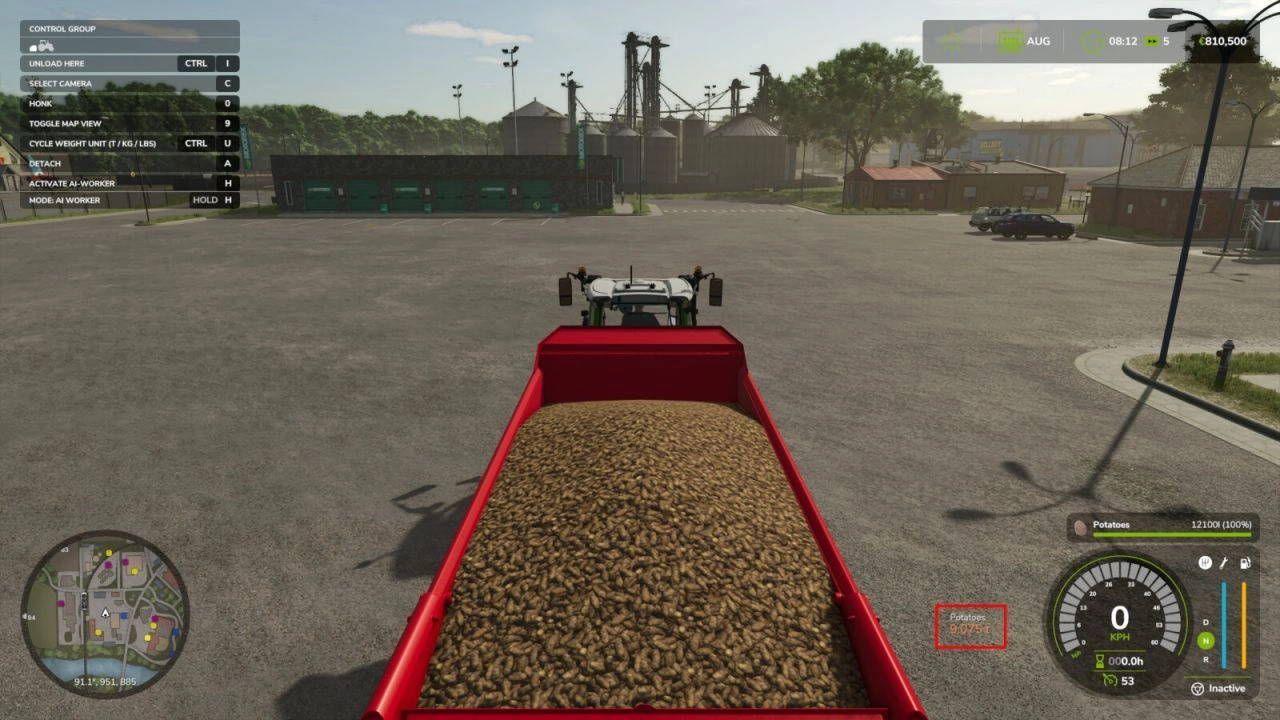Click the hourglass operating hours icon
Viewport: 1280px width, 720px height.
1098,660
